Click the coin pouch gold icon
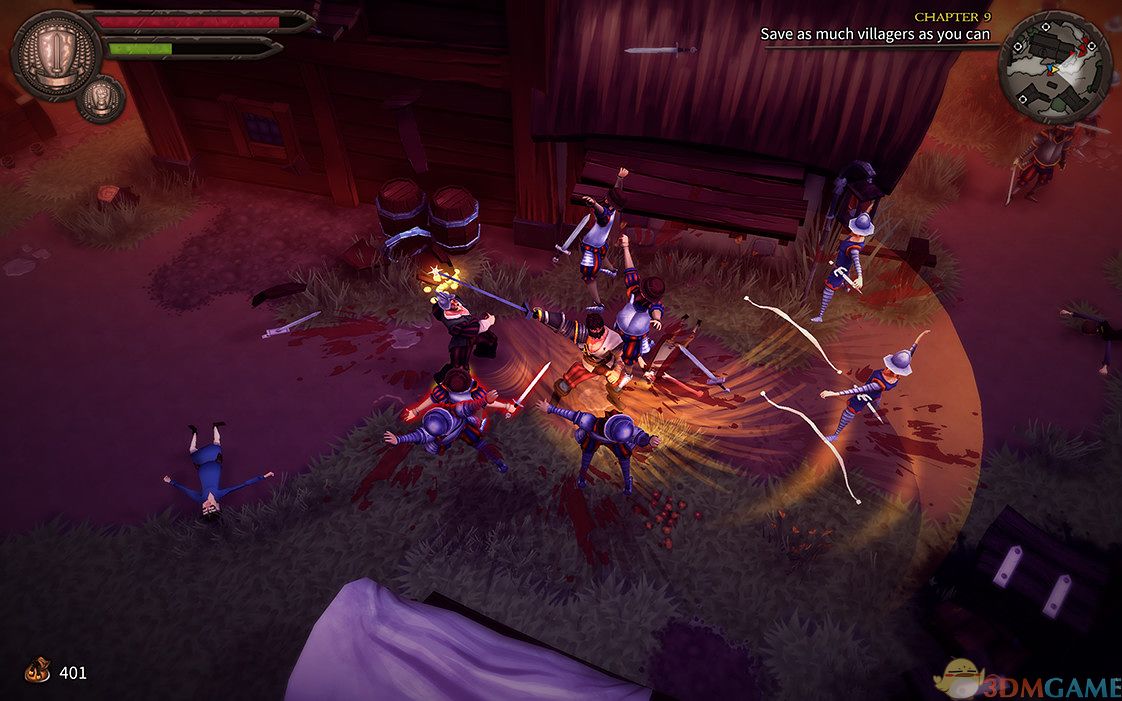 point(38,671)
